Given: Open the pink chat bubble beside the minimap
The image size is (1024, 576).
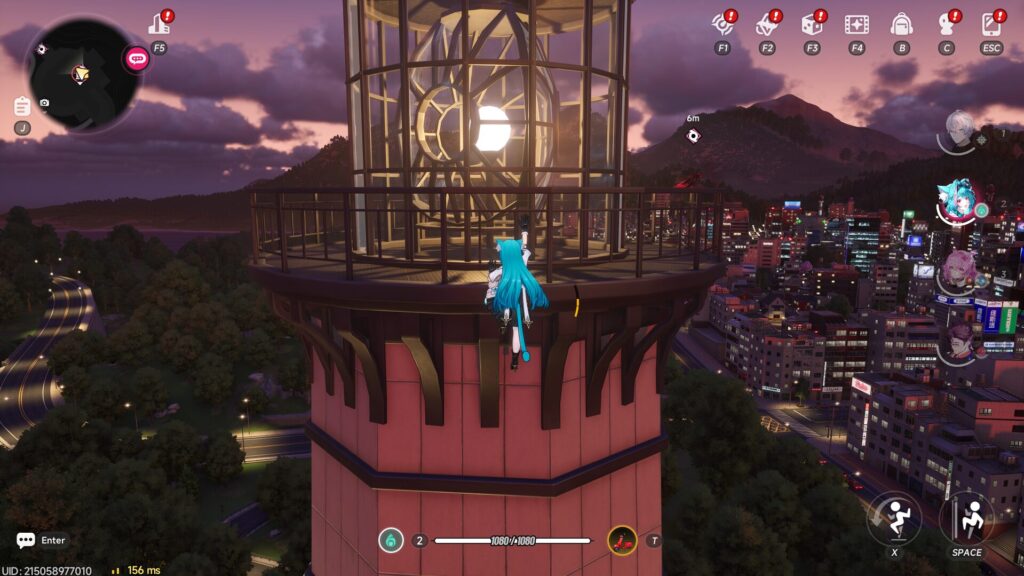Looking at the screenshot, I should pos(136,58).
